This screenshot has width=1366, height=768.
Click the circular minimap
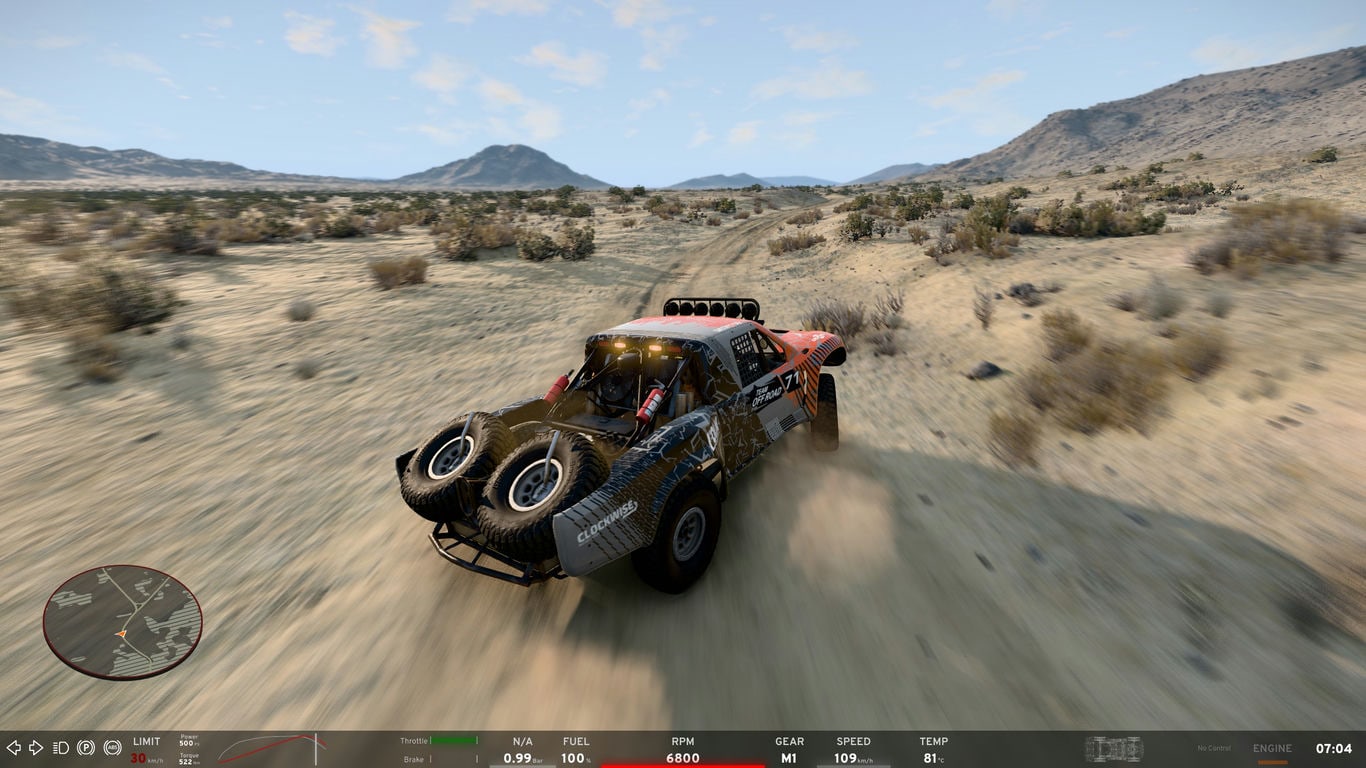pyautogui.click(x=122, y=622)
